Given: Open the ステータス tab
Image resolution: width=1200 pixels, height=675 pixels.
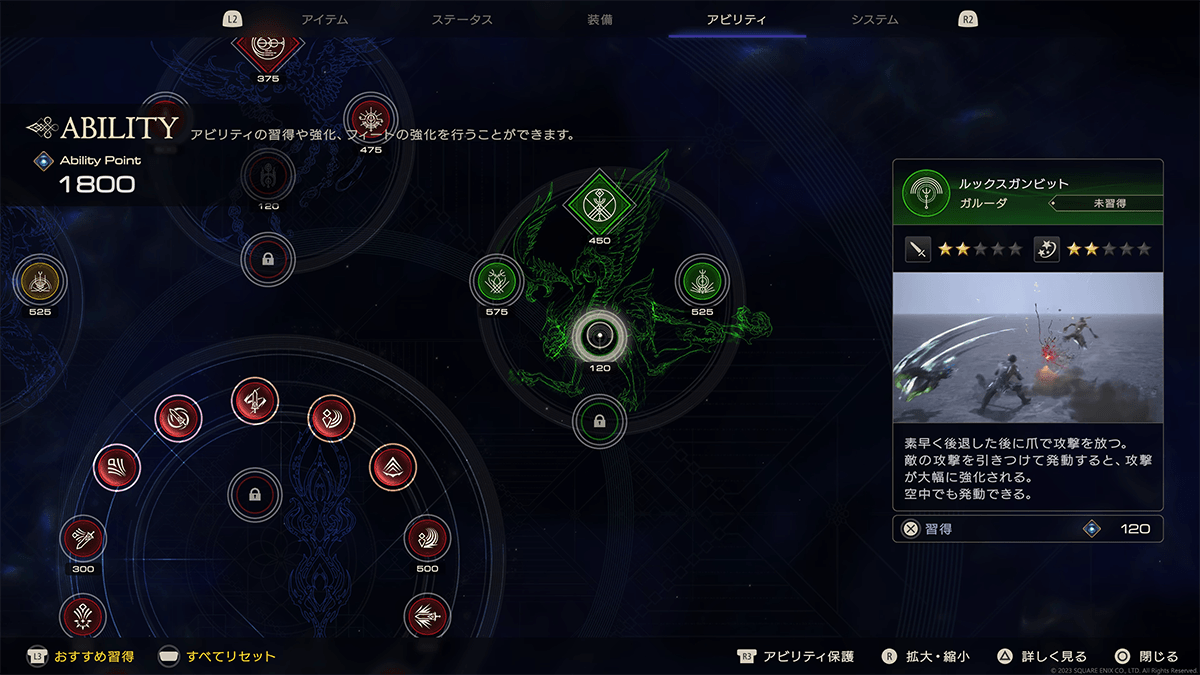Looking at the screenshot, I should pos(461,19).
